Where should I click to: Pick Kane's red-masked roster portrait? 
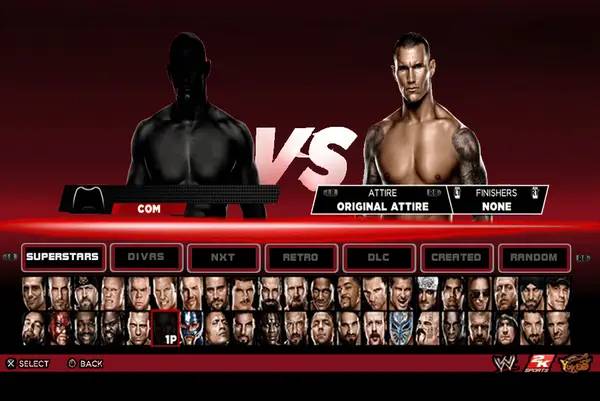(61, 326)
